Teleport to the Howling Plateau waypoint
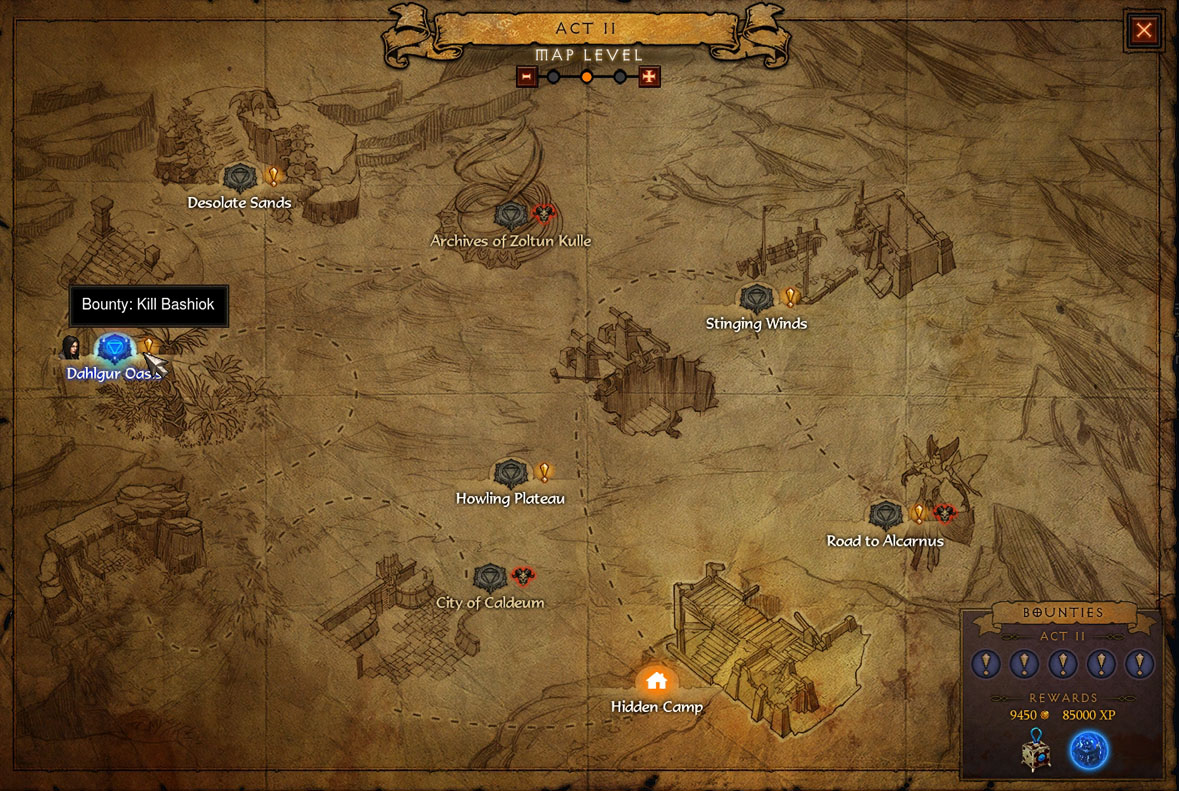Screen dimensions: 1179x791 pos(511,473)
